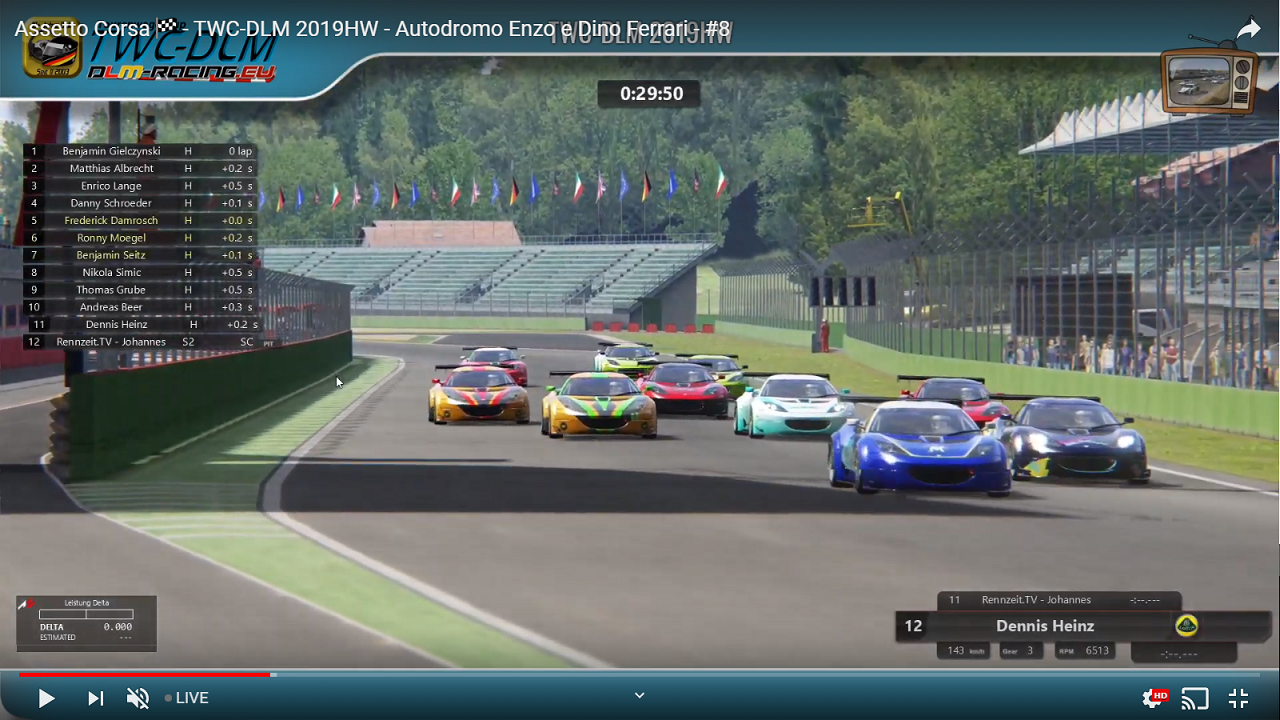The width and height of the screenshot is (1280, 720).
Task: Choose Ronny Moegel's leaderboard entry
Action: [112, 238]
